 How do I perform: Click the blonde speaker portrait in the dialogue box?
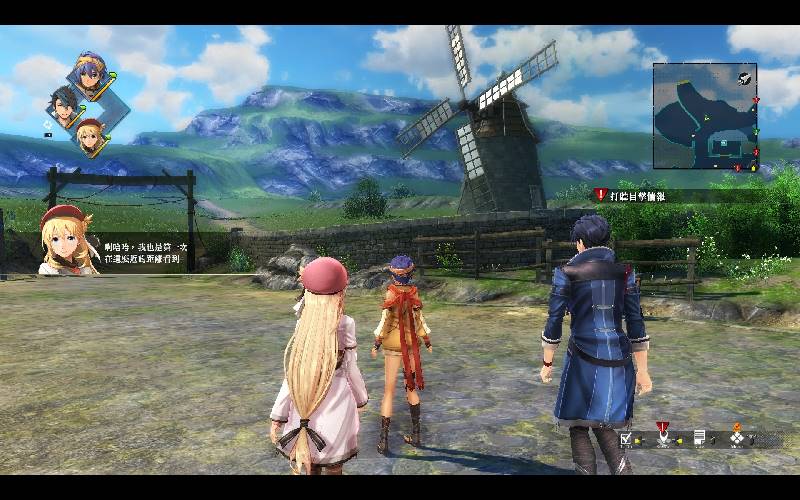64,240
